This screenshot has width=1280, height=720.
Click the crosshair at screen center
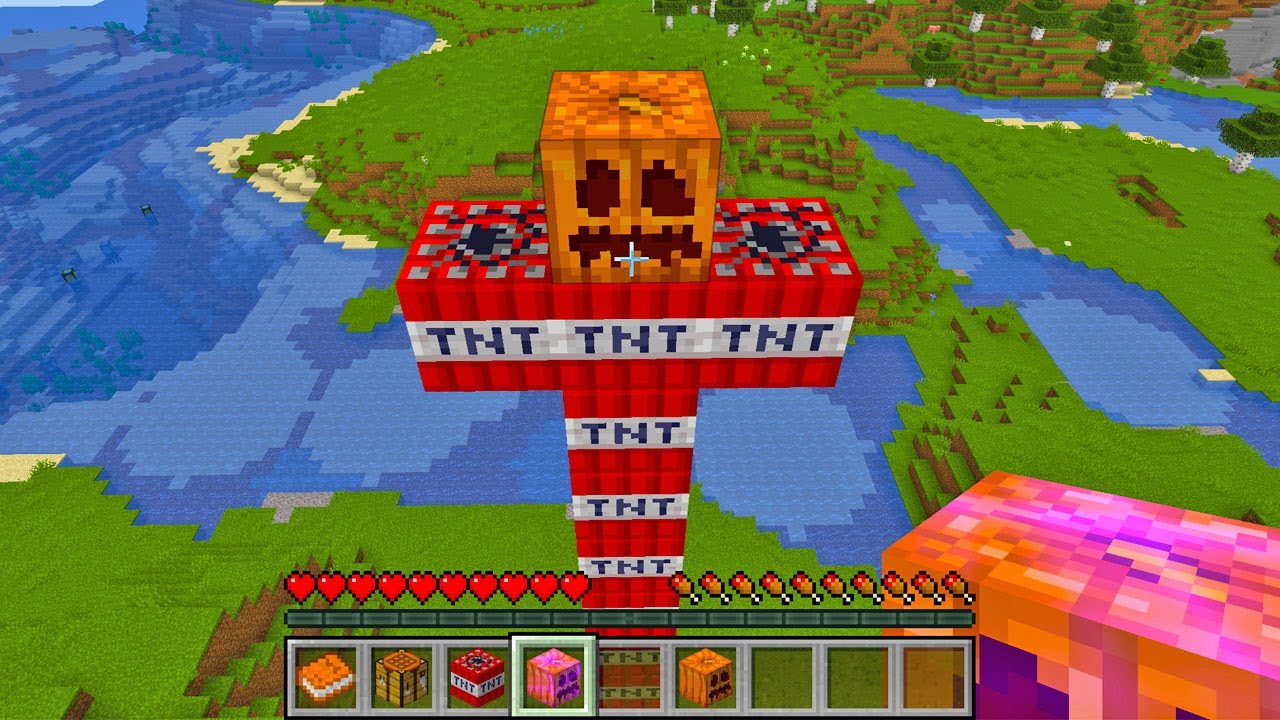pyautogui.click(x=632, y=260)
